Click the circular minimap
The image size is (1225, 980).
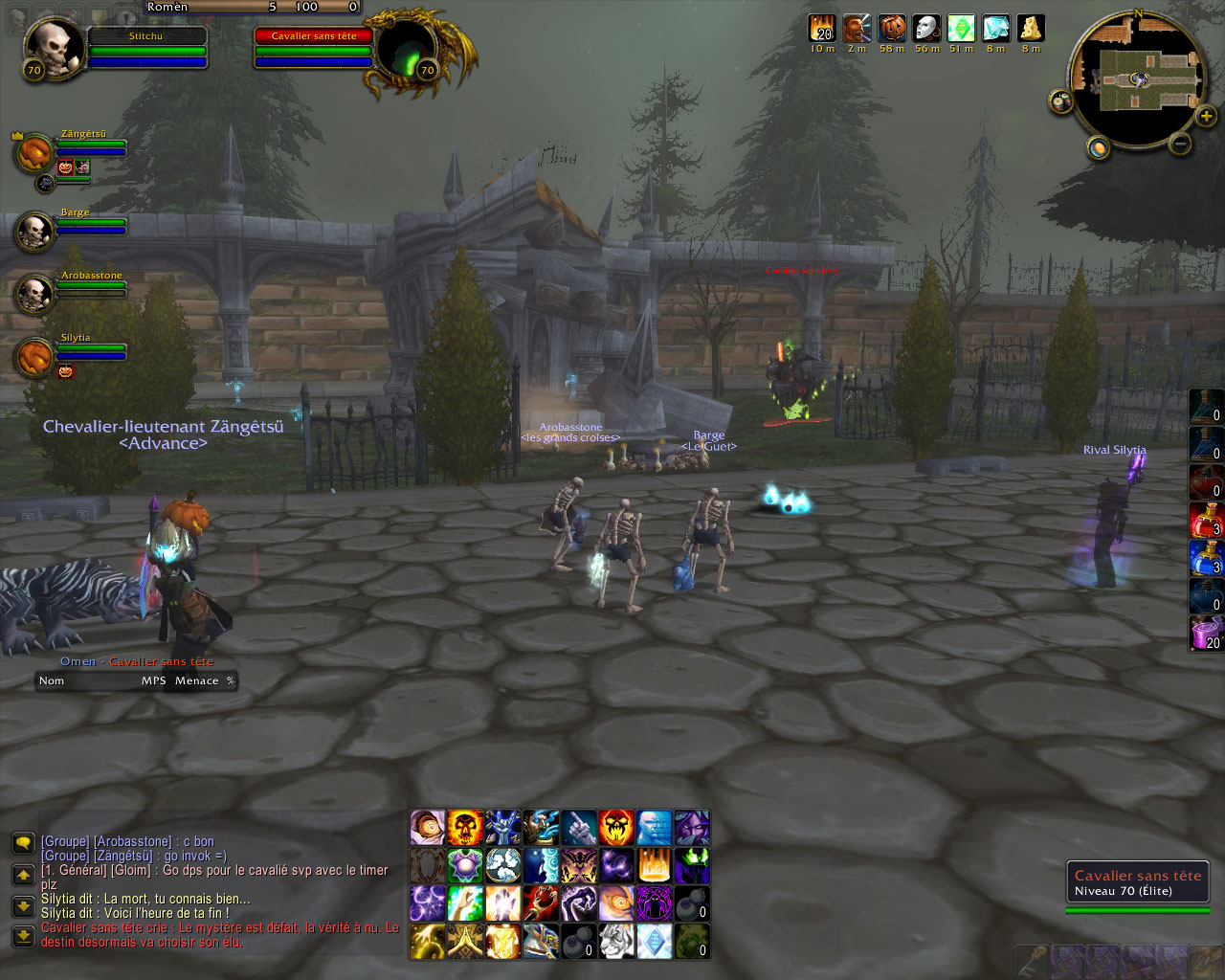[1139, 79]
